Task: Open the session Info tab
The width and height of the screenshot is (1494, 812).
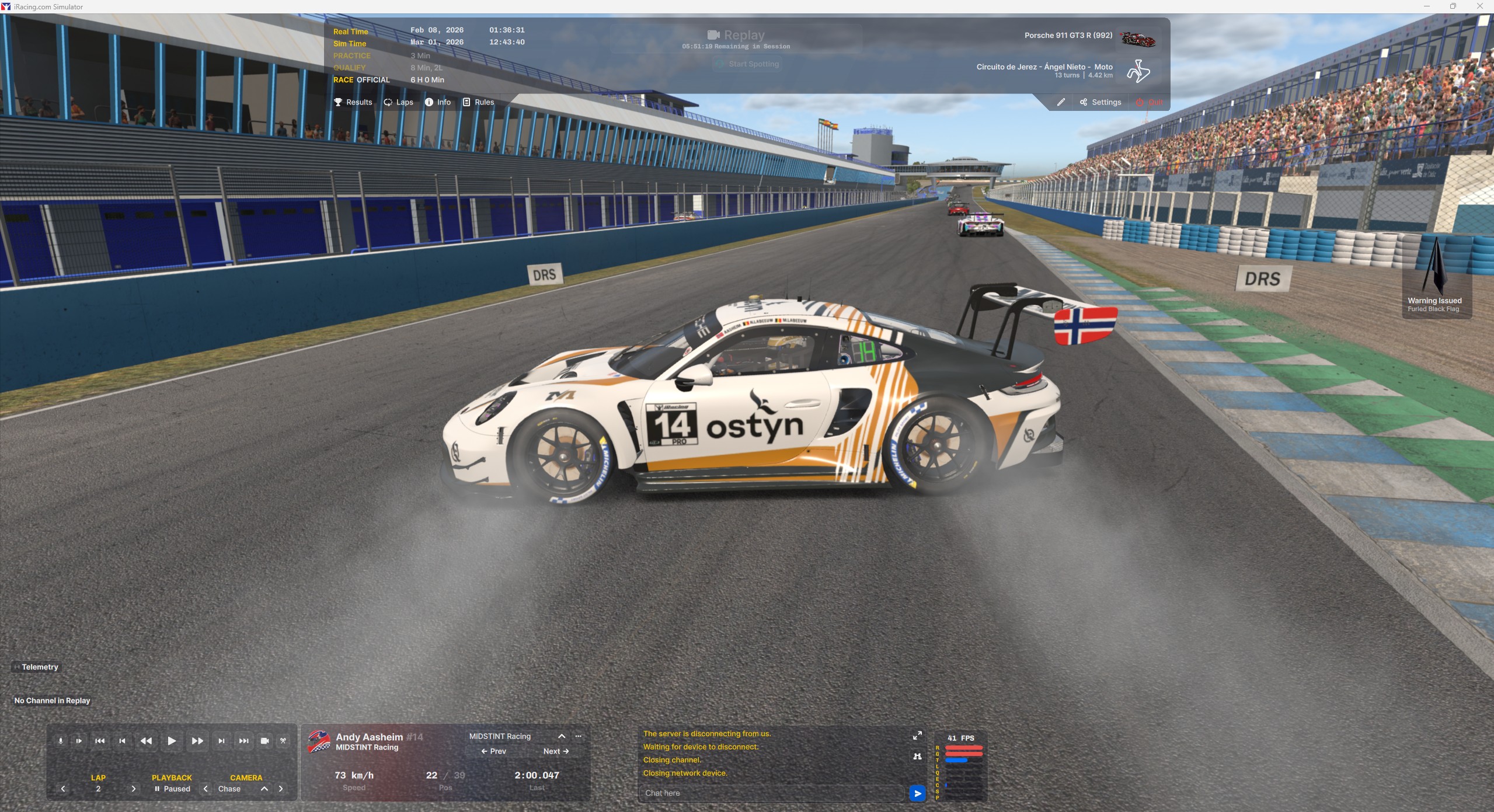Action: [x=438, y=102]
